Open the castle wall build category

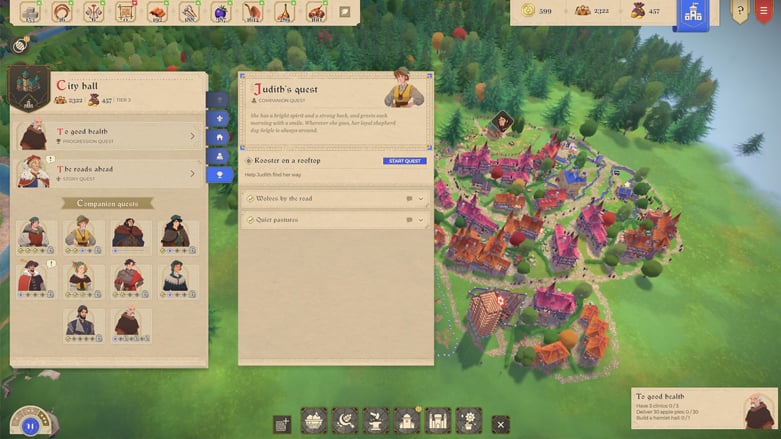(x=438, y=421)
